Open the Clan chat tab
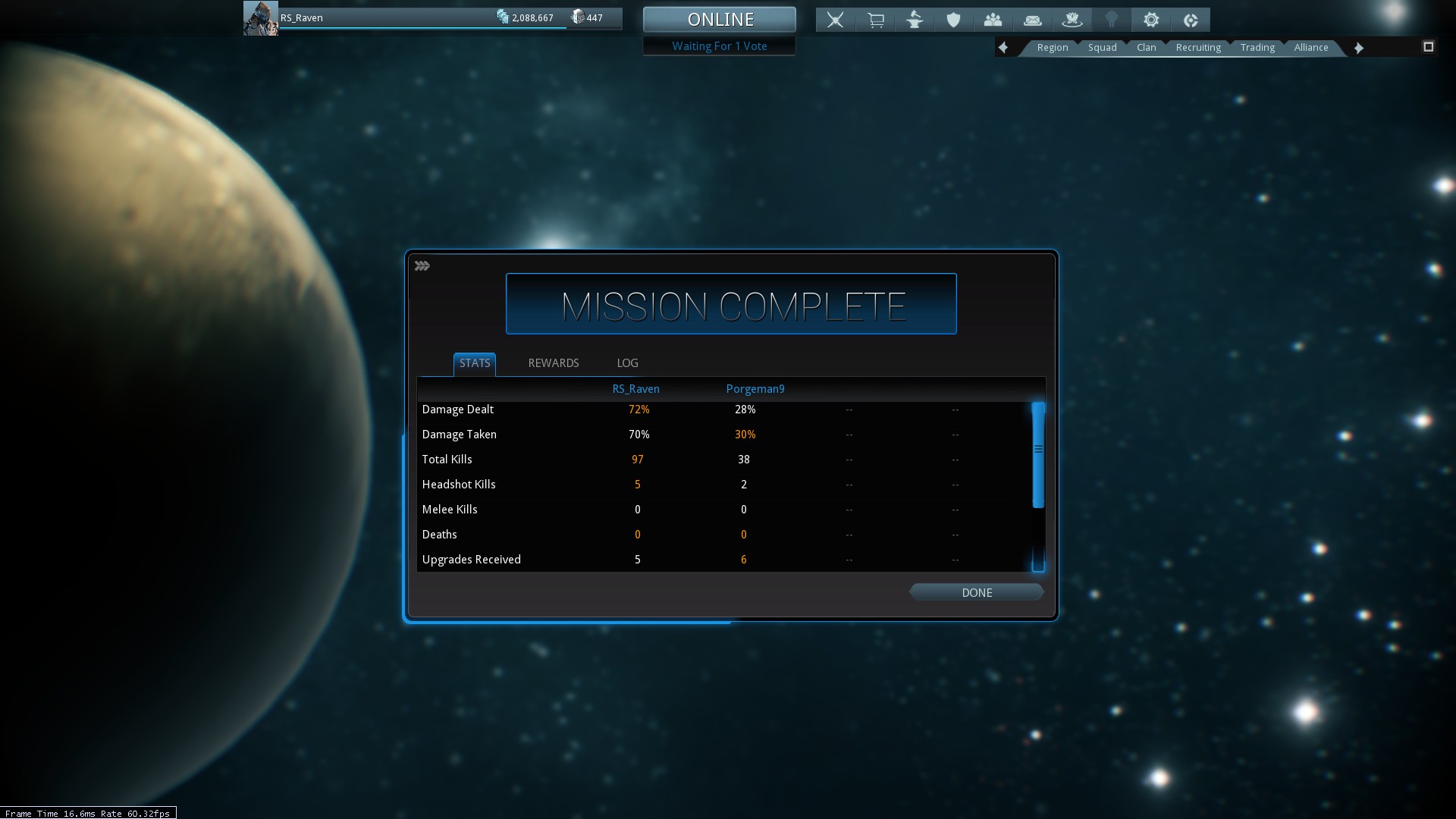Image resolution: width=1456 pixels, height=819 pixels. pyautogui.click(x=1146, y=47)
